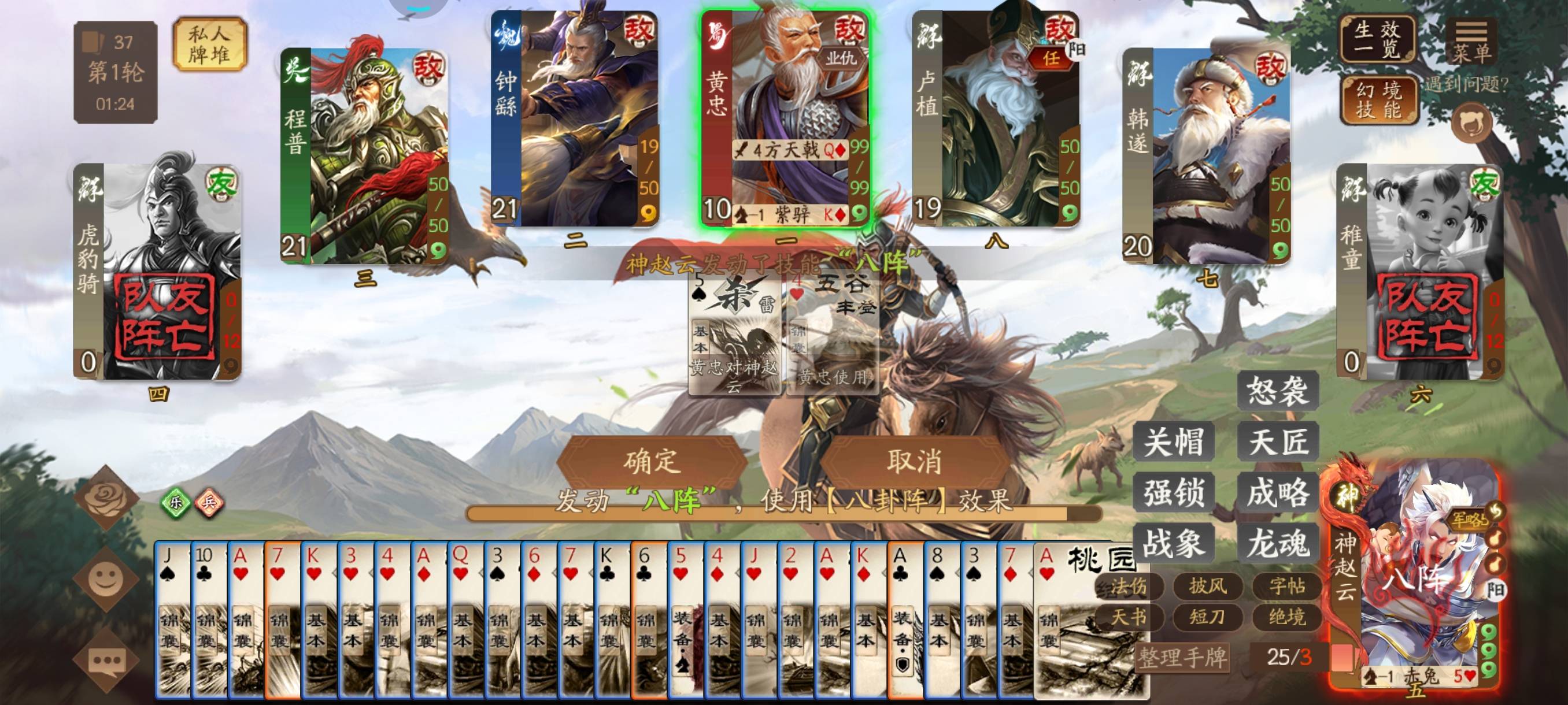Viewport: 1568px width, 705px height.
Task: Activate the 战象 skill
Action: click(x=1173, y=543)
